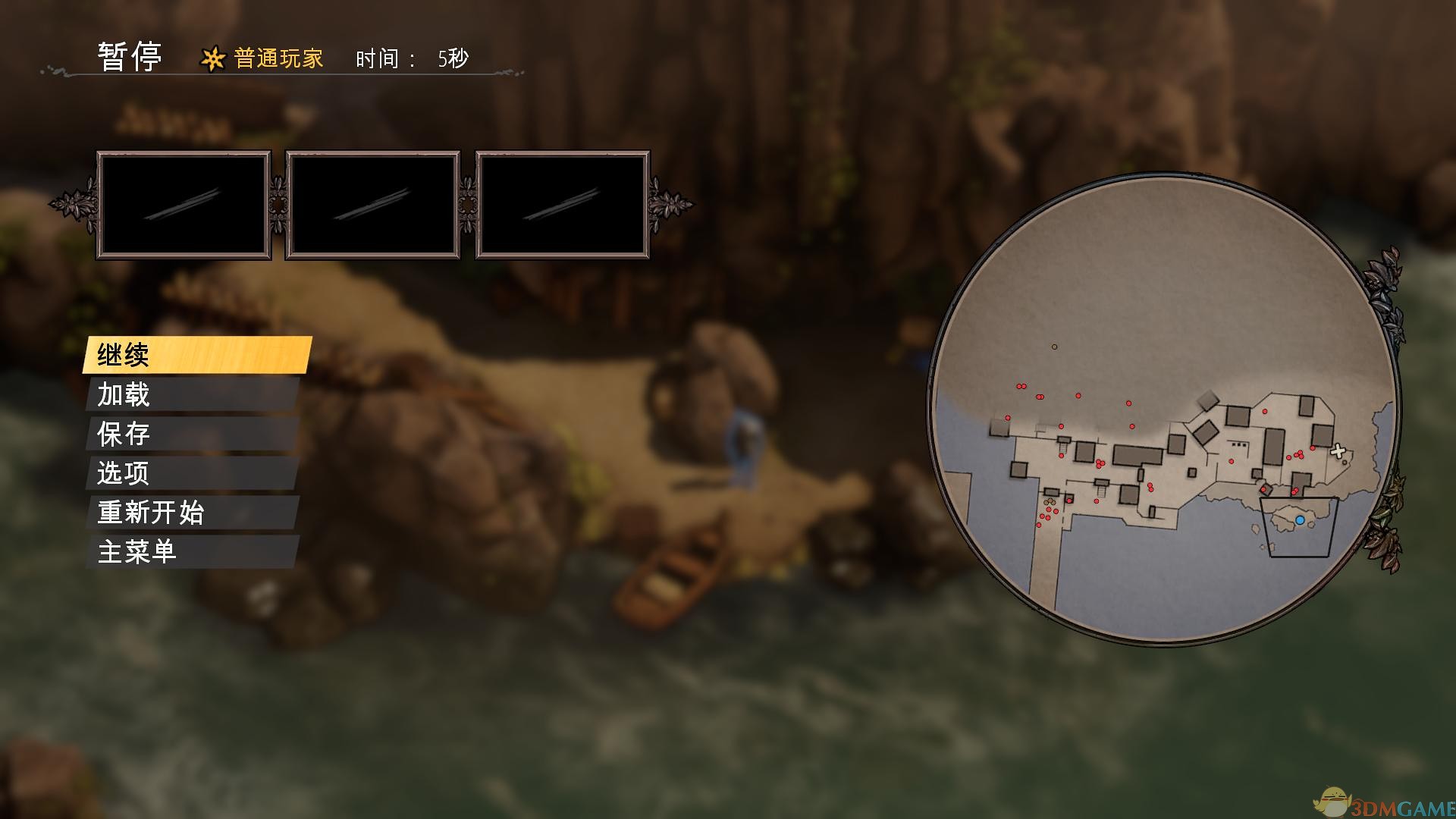Return to 主菜单 main menu
1456x819 pixels.
click(193, 552)
